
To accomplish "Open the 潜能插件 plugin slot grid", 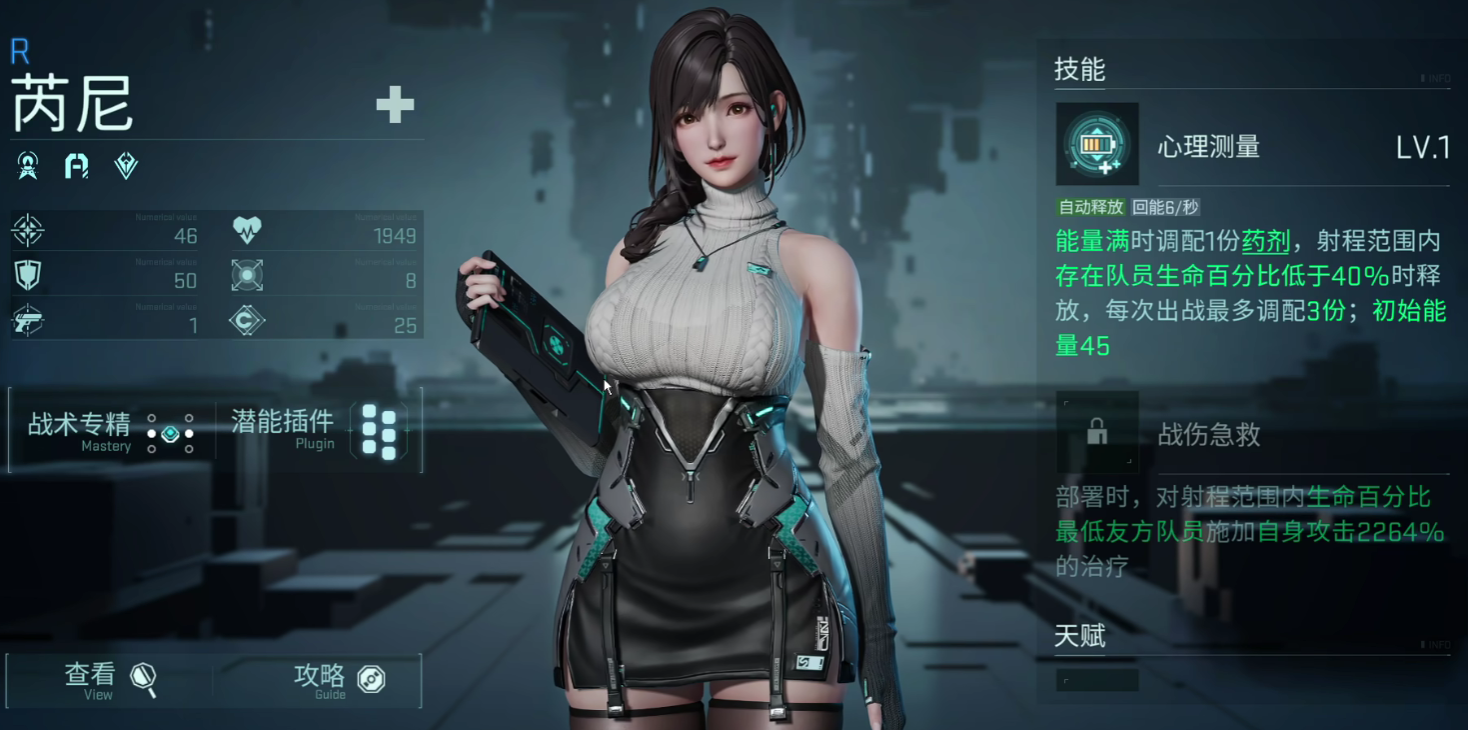I will tap(379, 431).
